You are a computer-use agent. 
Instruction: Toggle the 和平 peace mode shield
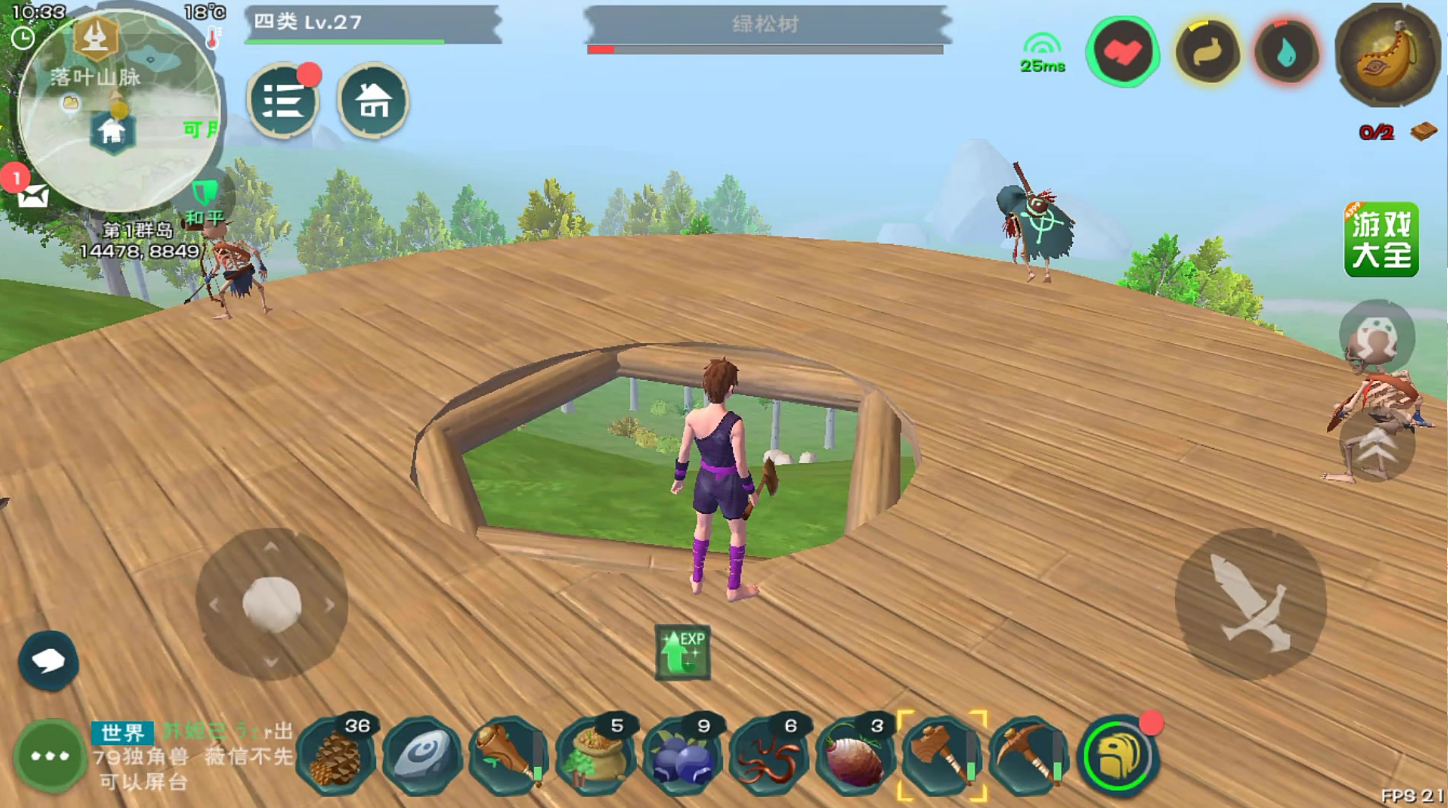tap(204, 196)
